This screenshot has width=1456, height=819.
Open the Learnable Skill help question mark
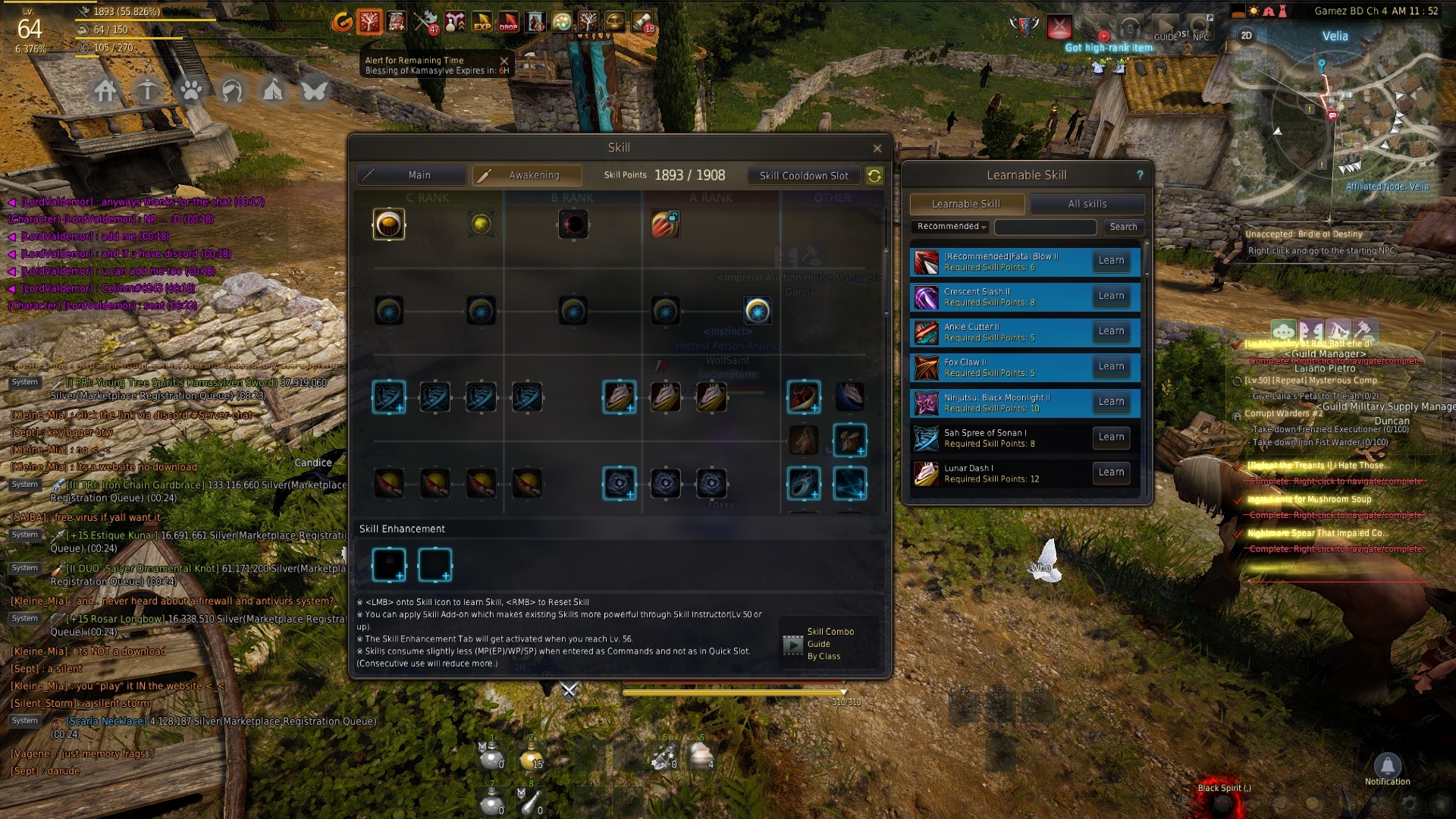(x=1140, y=175)
